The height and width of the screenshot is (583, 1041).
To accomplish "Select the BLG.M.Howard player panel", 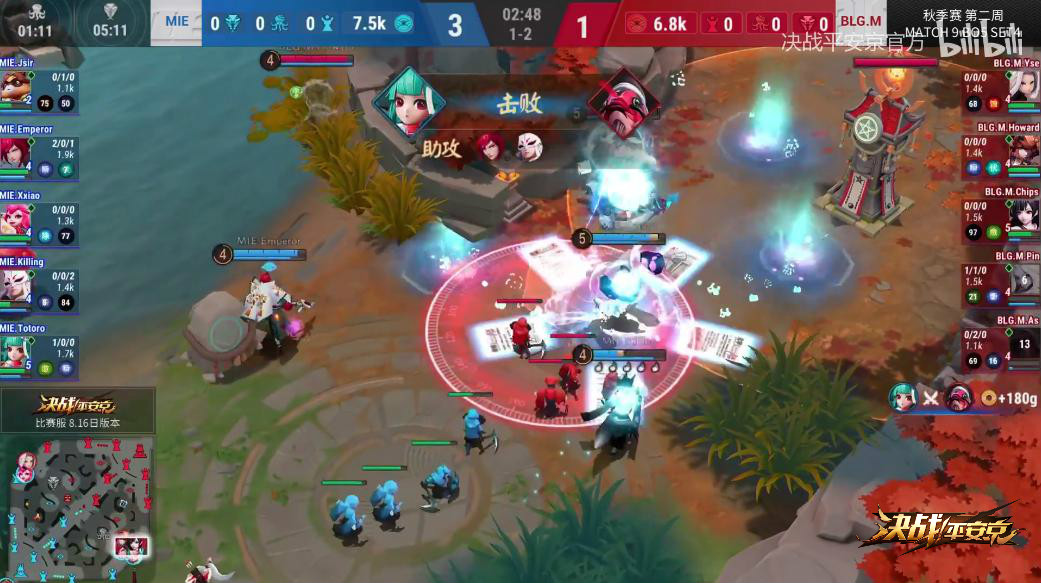I will click(x=1001, y=152).
